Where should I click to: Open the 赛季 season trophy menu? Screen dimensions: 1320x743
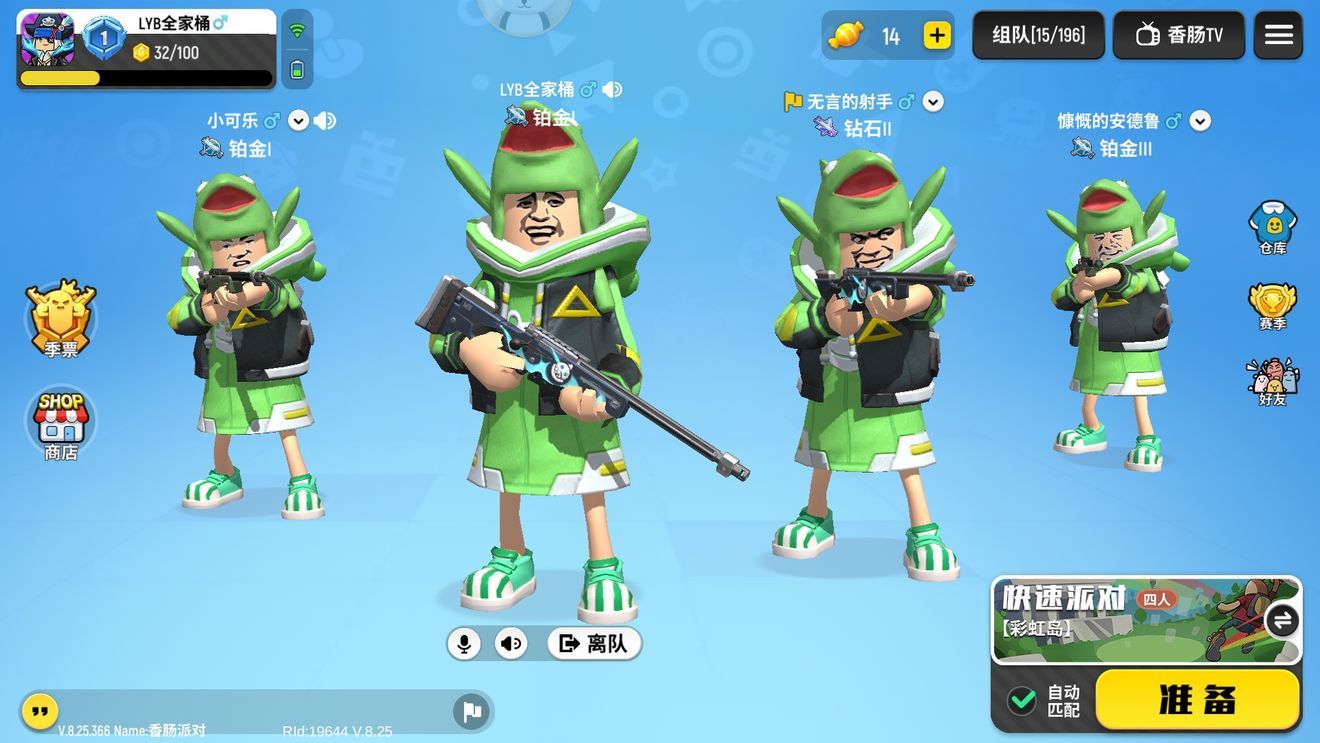[x=1272, y=305]
